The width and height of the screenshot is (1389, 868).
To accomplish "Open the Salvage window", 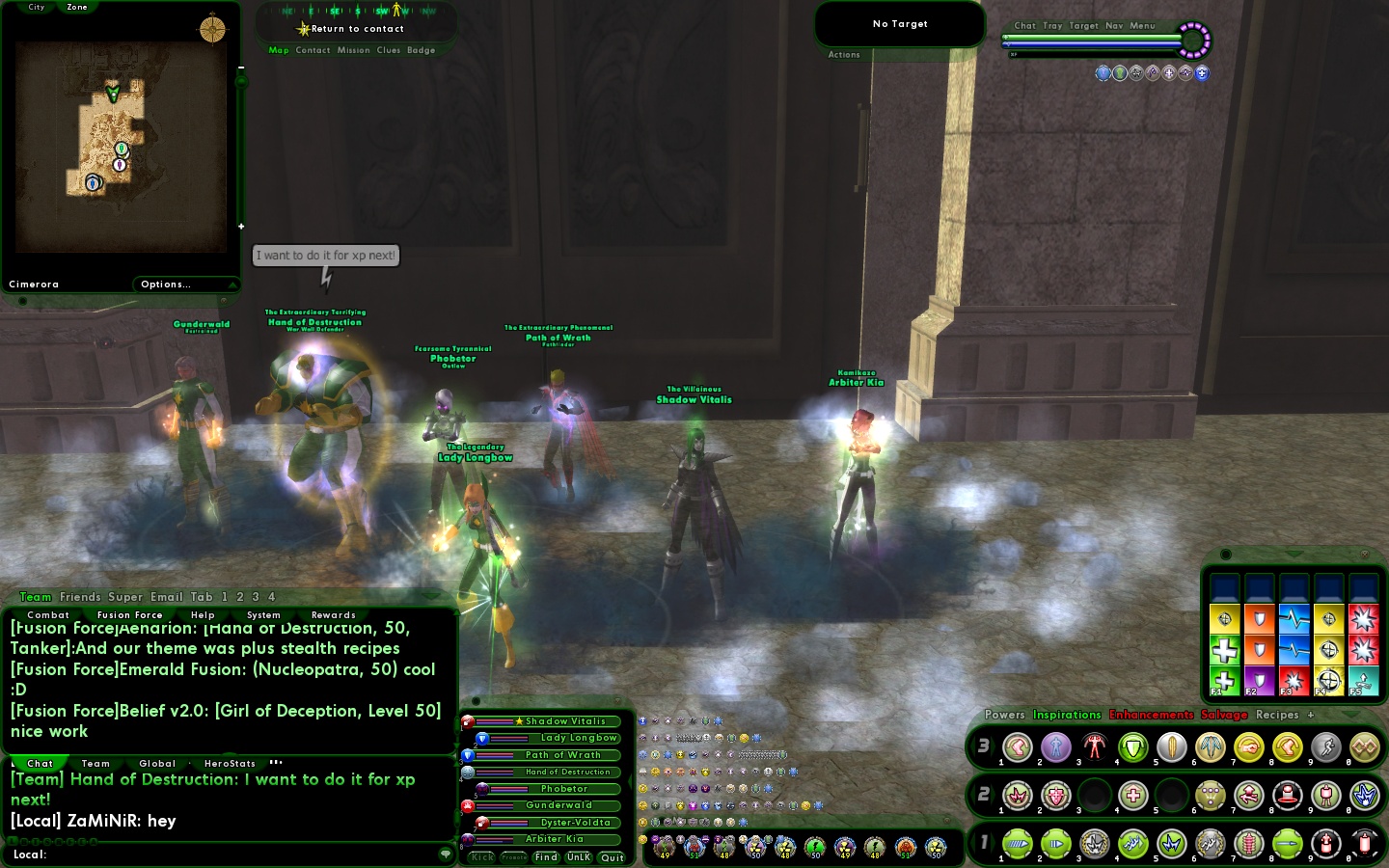I will 1224,715.
